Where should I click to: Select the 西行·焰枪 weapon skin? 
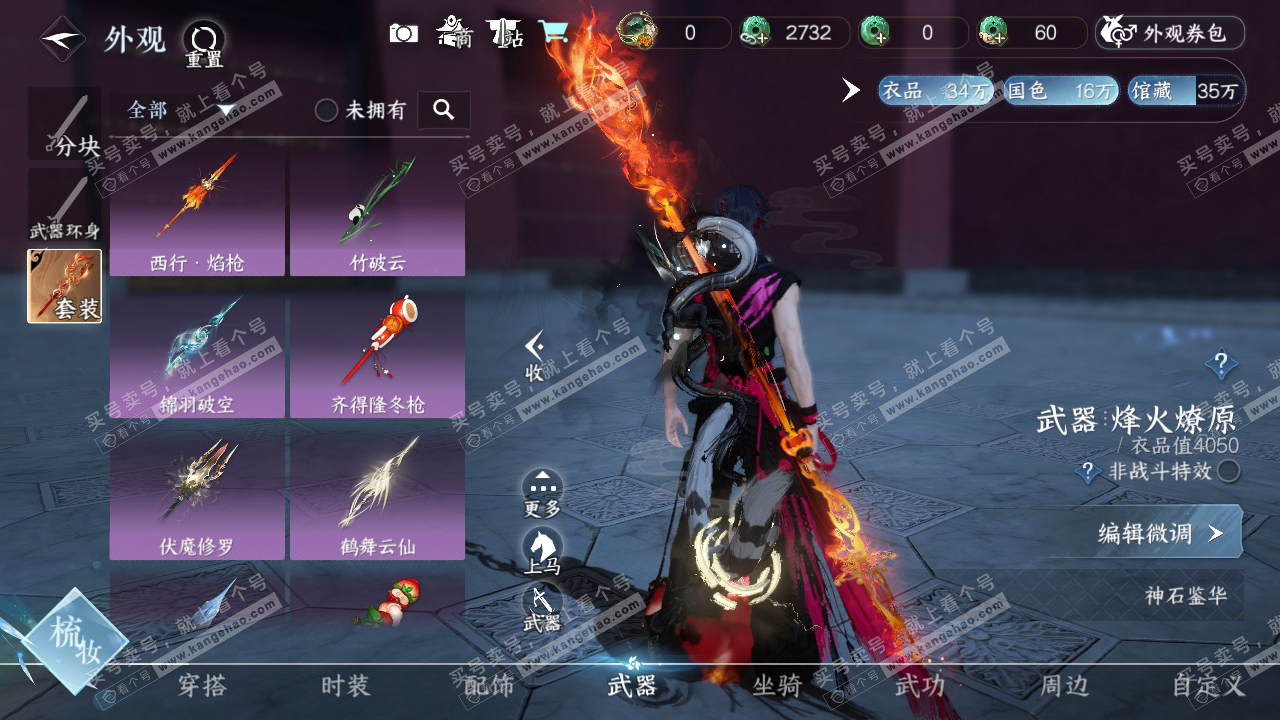coord(197,214)
